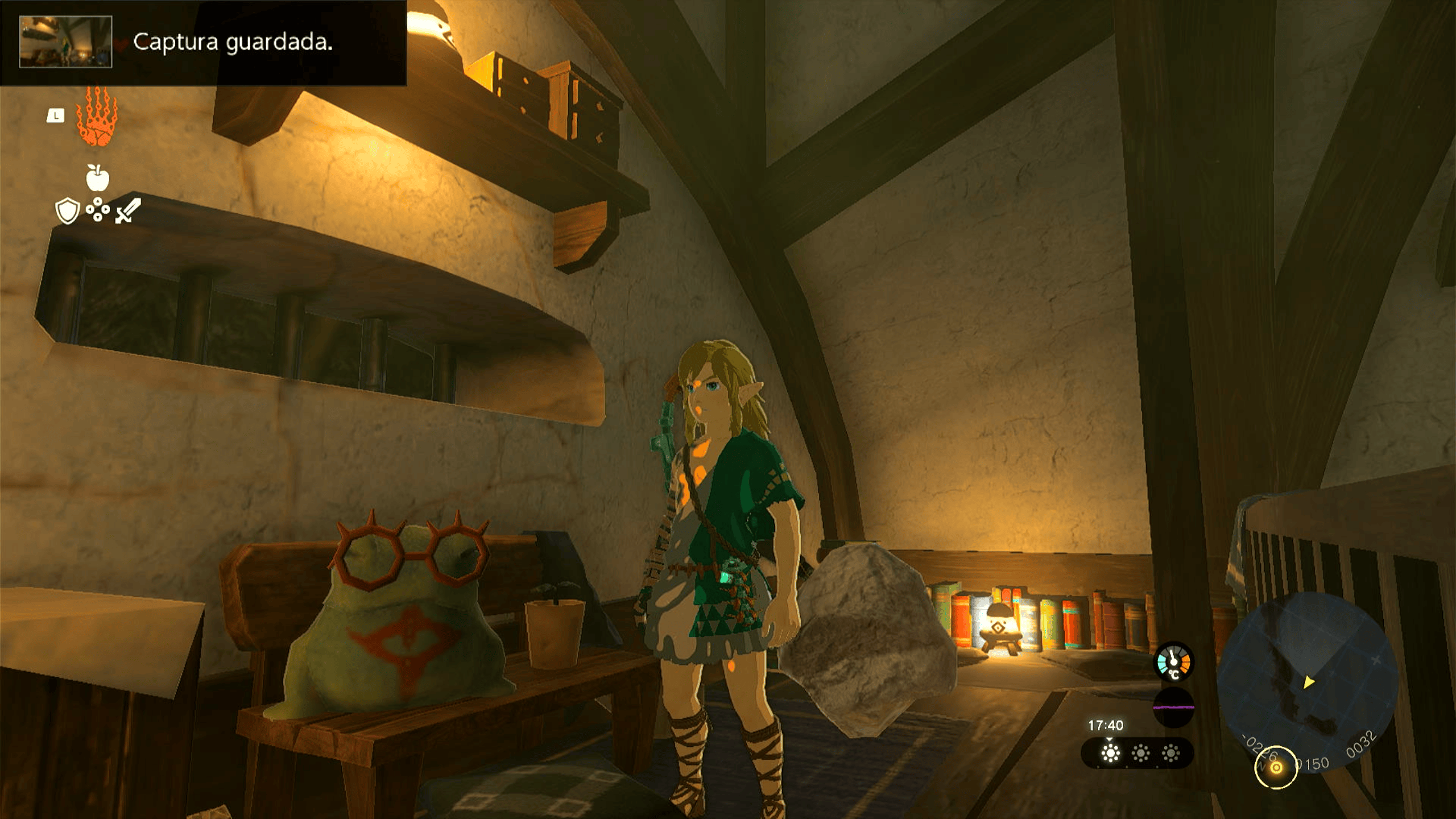Screen dimensions: 1456x819
Task: Select the apple quick-item icon
Action: pos(97,178)
